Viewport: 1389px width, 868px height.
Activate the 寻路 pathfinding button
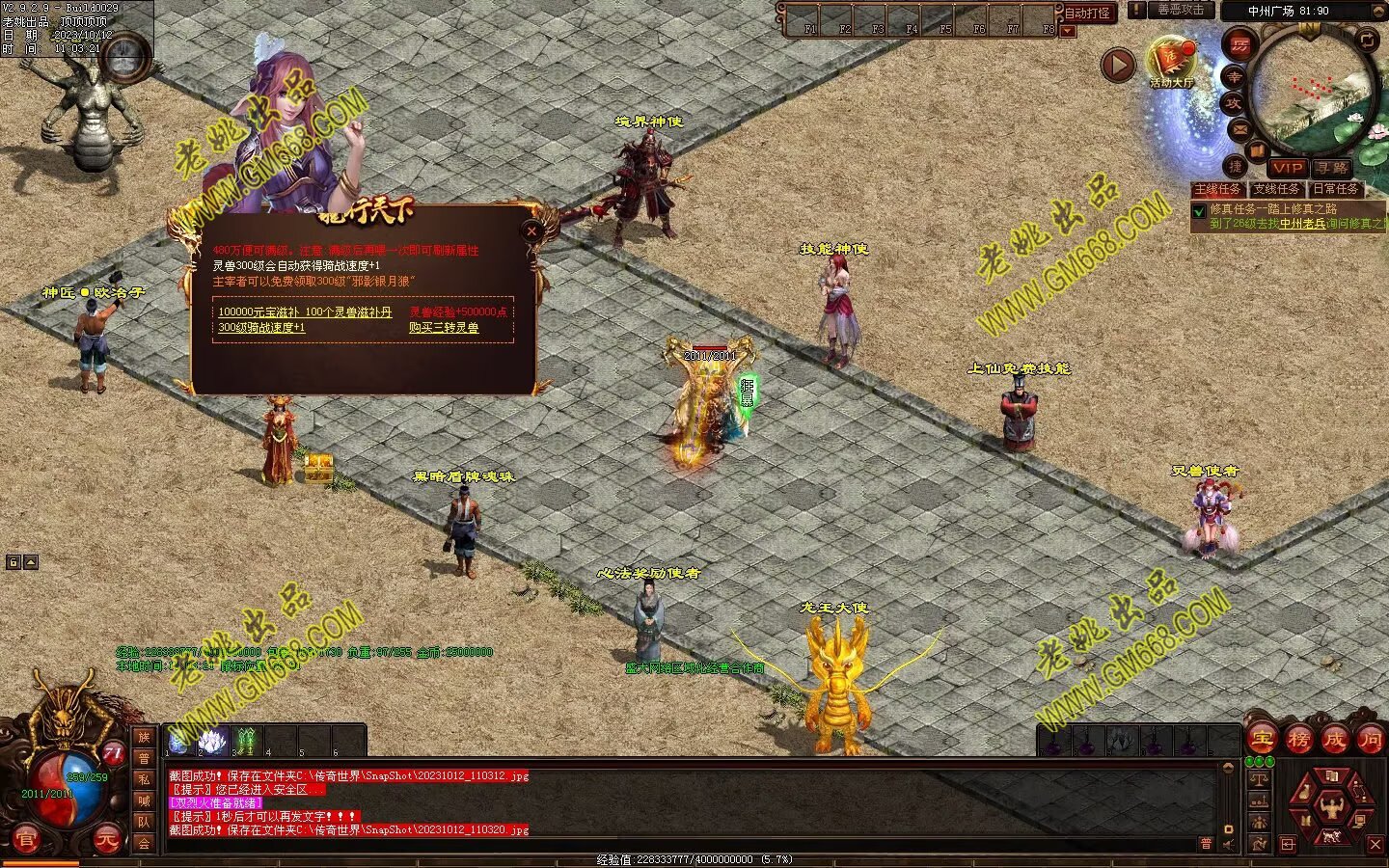[1332, 168]
